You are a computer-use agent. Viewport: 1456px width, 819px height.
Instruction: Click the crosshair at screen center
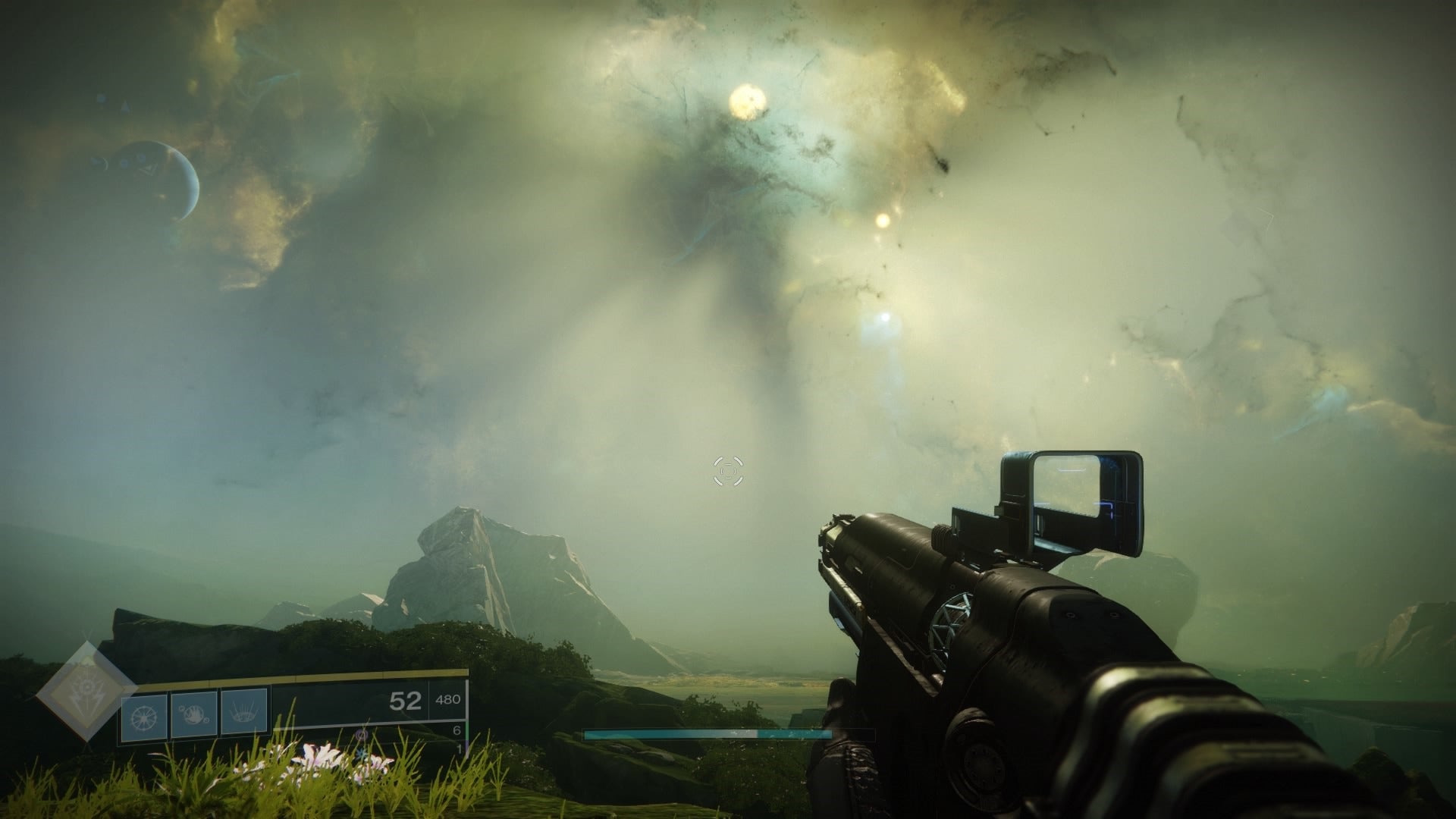[x=728, y=471]
